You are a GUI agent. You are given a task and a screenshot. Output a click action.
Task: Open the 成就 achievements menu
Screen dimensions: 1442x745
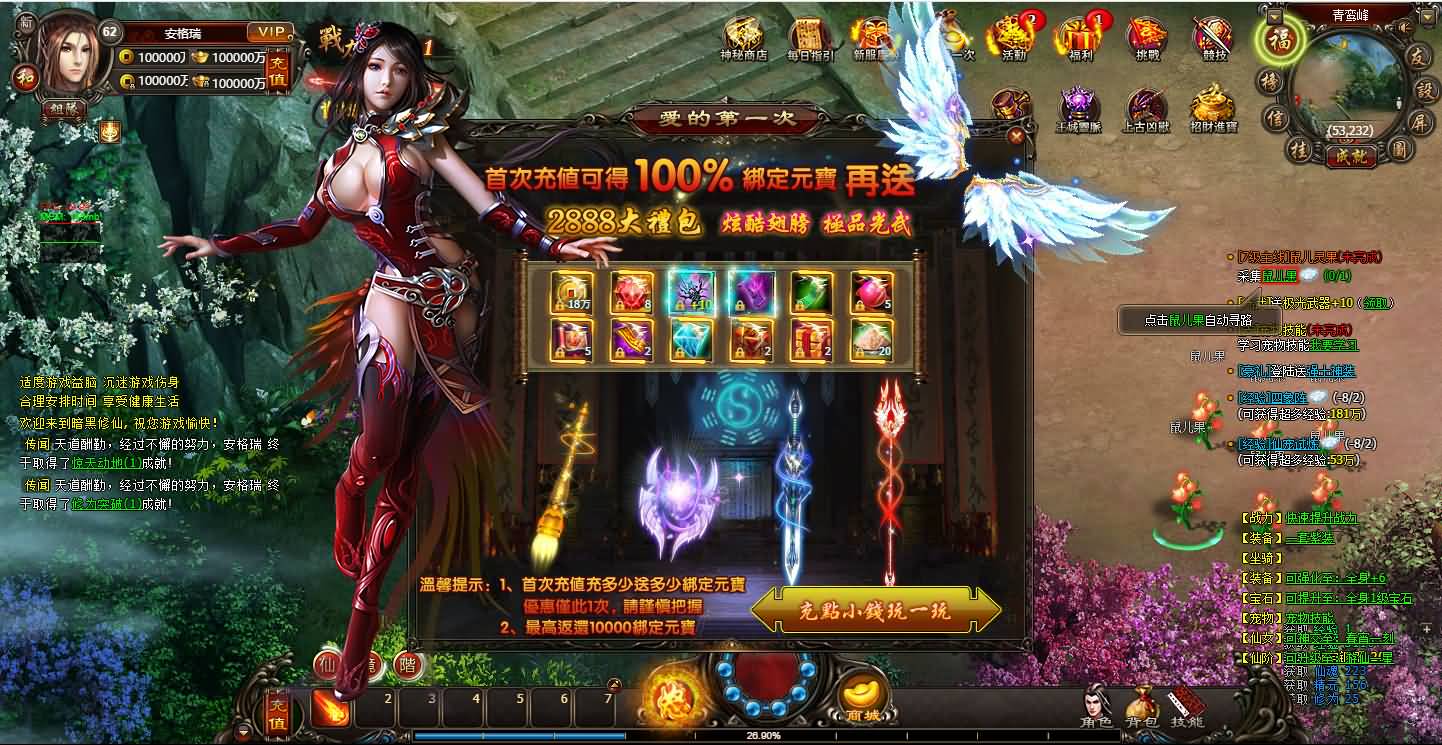click(x=1350, y=154)
